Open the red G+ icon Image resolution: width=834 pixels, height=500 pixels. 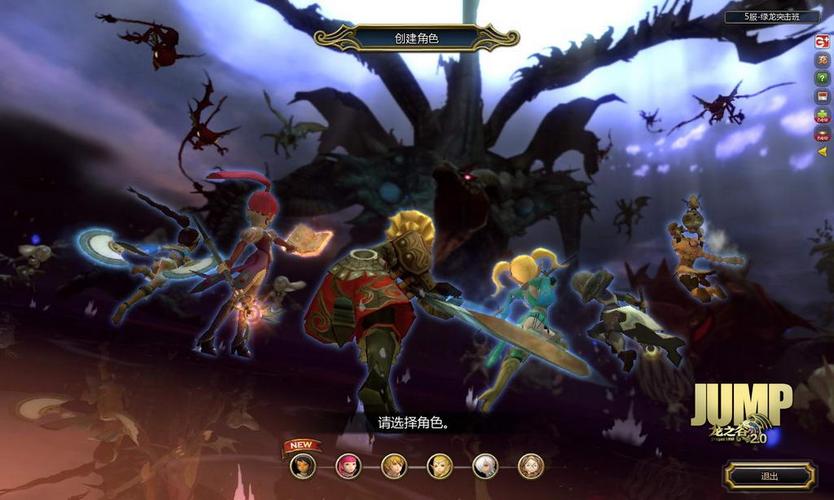click(x=823, y=41)
